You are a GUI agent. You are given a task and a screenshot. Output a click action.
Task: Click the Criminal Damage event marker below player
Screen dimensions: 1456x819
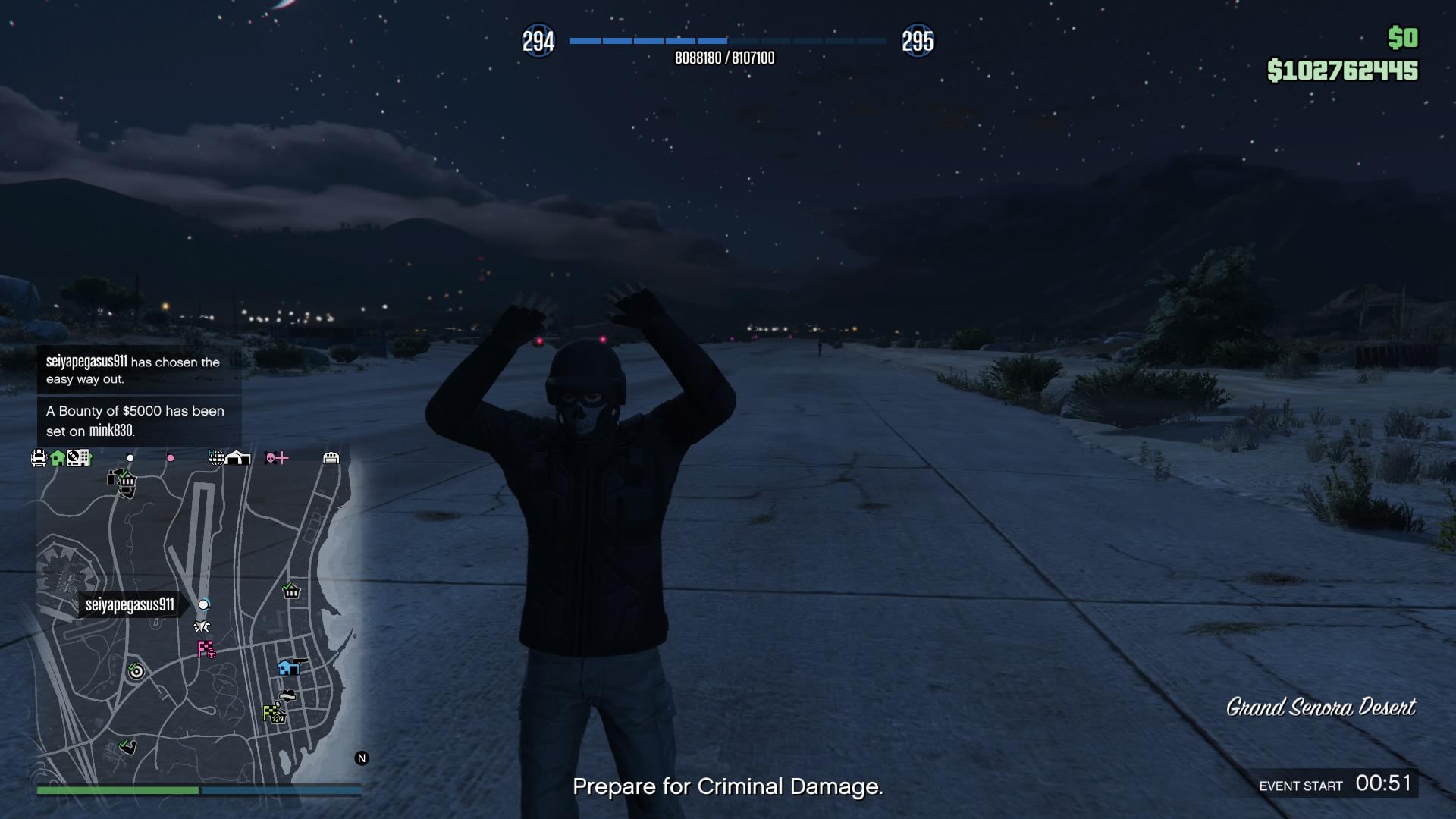click(202, 626)
